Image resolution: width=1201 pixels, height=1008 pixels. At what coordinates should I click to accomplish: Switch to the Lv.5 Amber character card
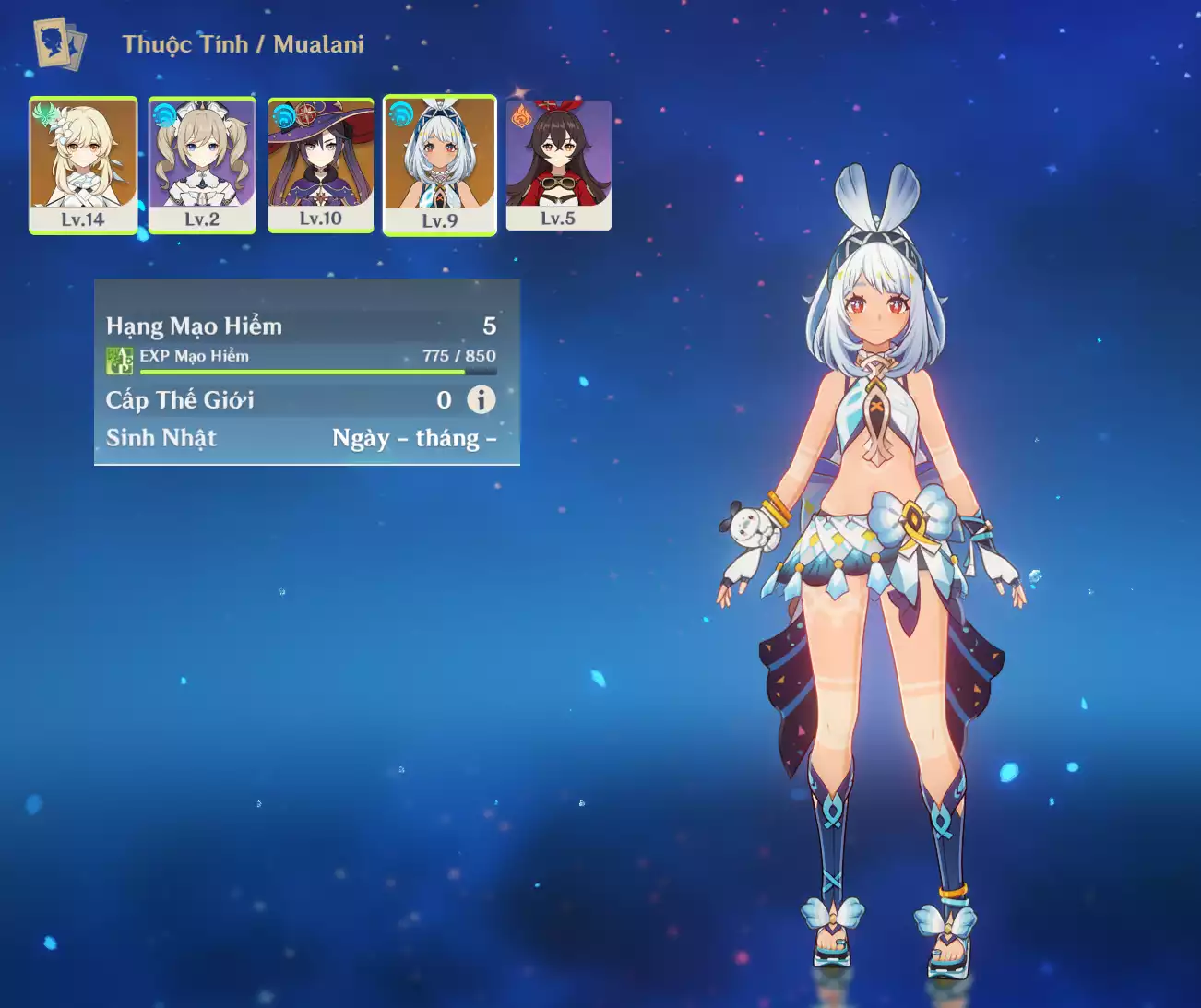(558, 164)
